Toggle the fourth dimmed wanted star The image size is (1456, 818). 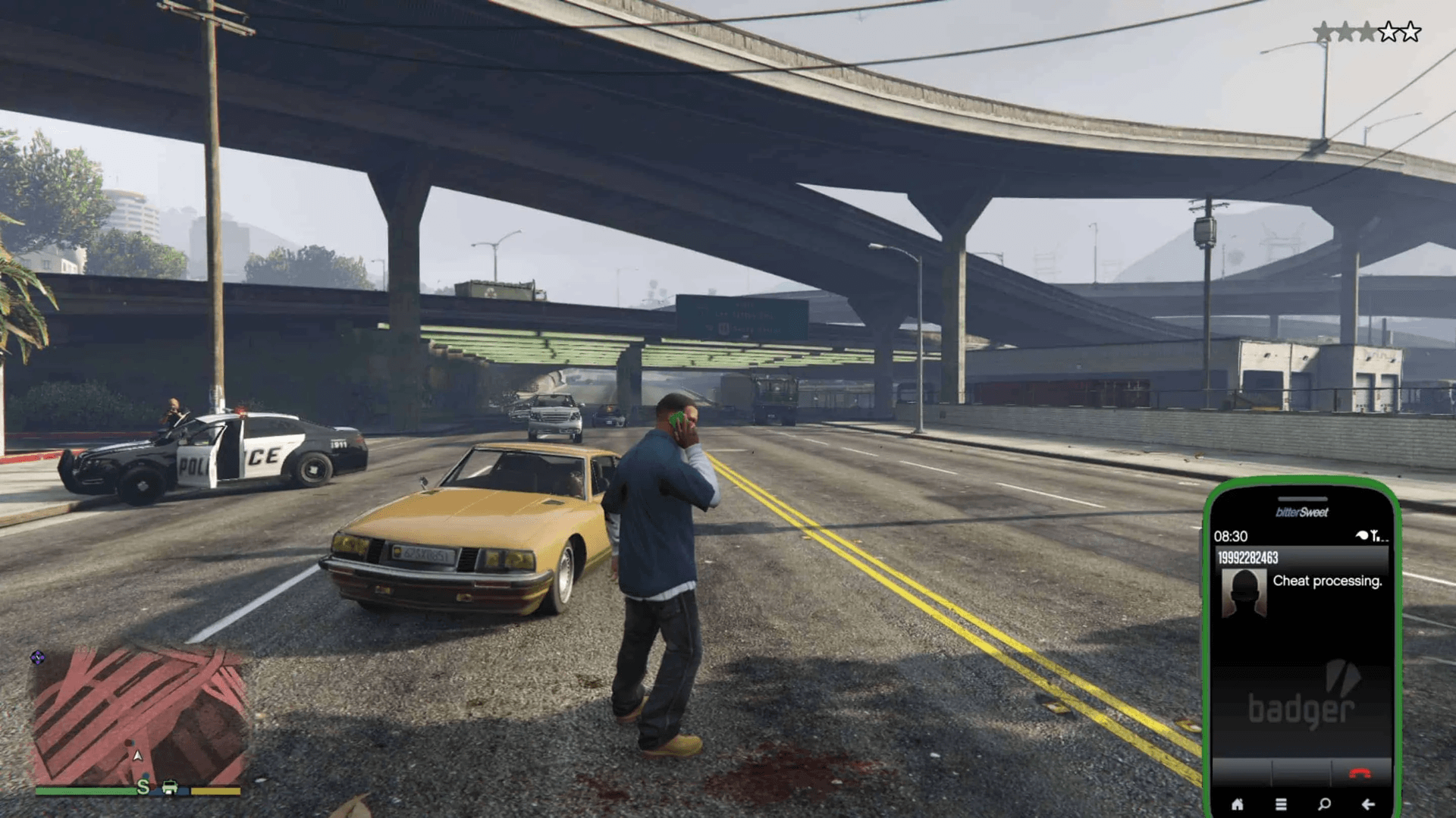point(1389,32)
